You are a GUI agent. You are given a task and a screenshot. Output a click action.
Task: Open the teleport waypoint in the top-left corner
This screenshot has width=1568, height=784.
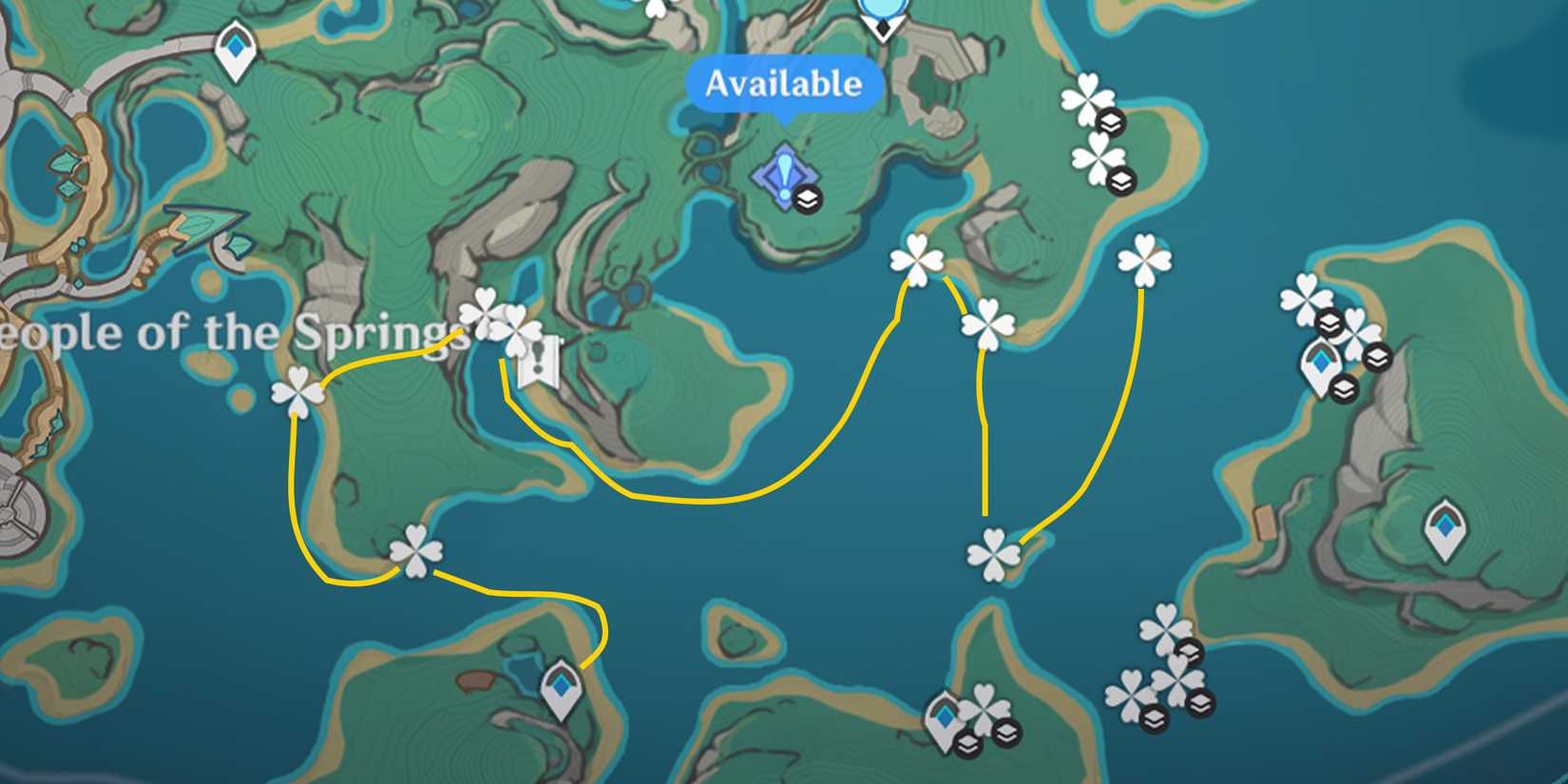coord(235,46)
